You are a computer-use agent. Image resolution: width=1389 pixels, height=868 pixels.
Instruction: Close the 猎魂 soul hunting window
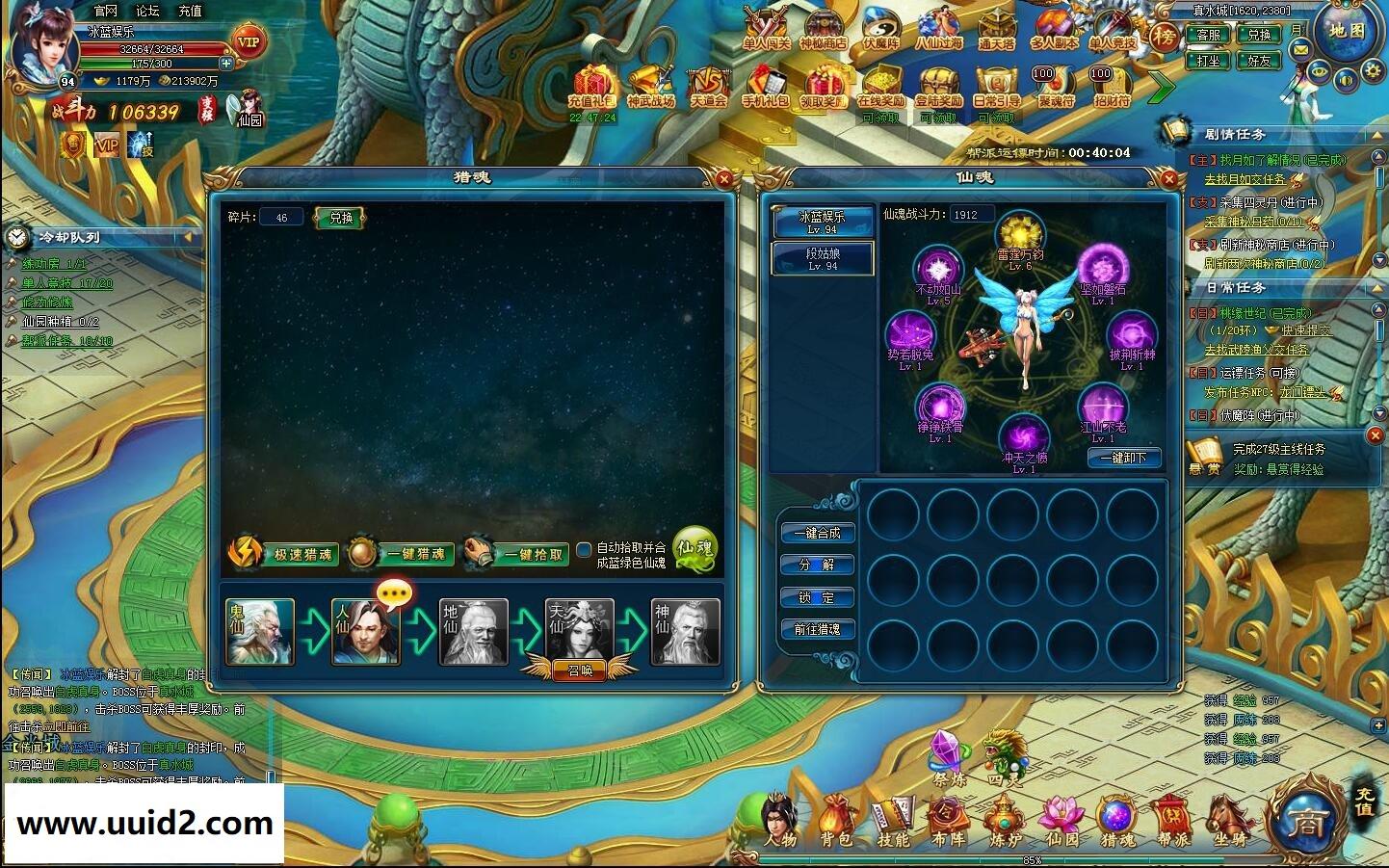point(724,178)
